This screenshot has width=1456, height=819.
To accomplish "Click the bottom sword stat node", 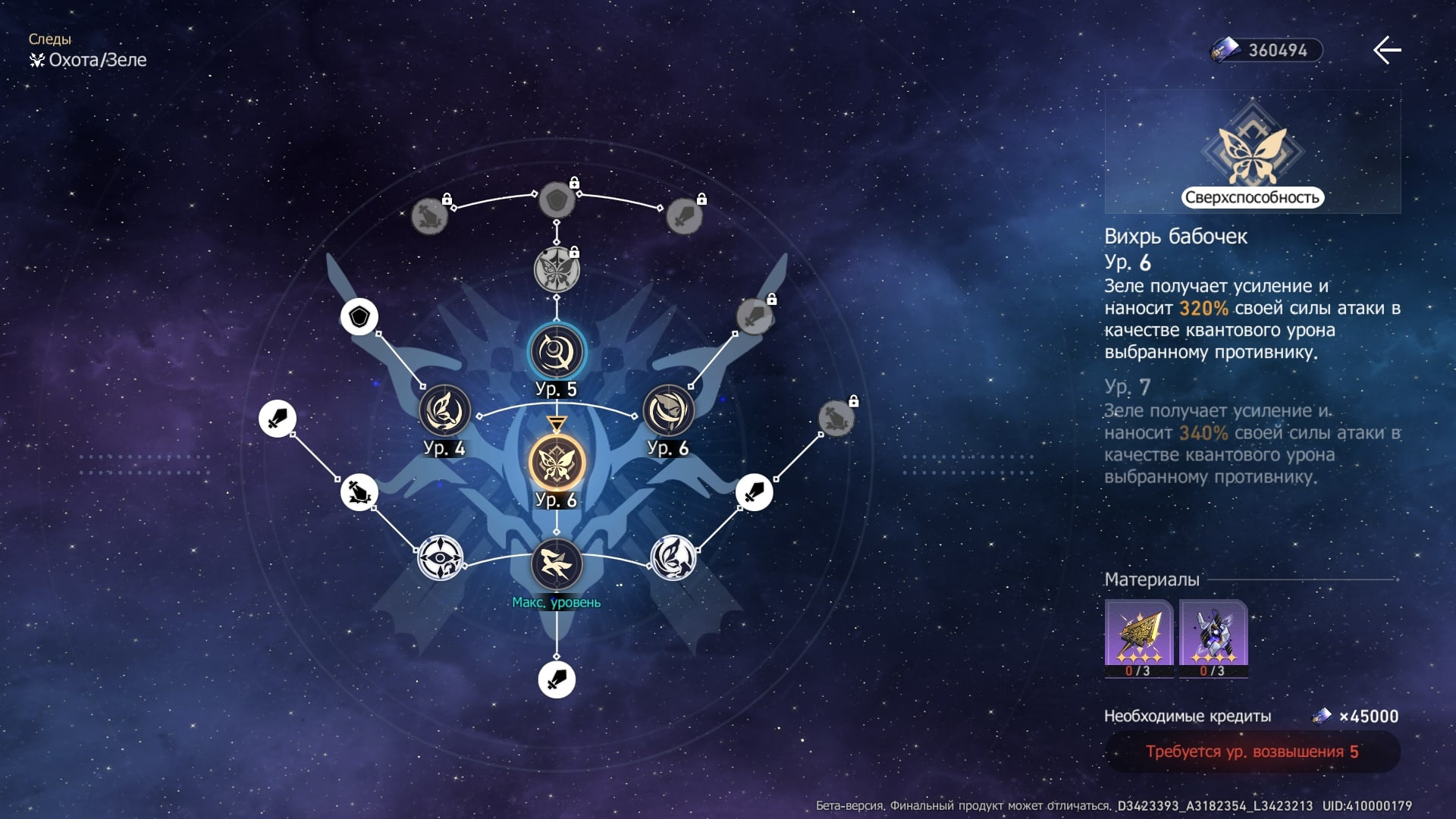I will [557, 679].
